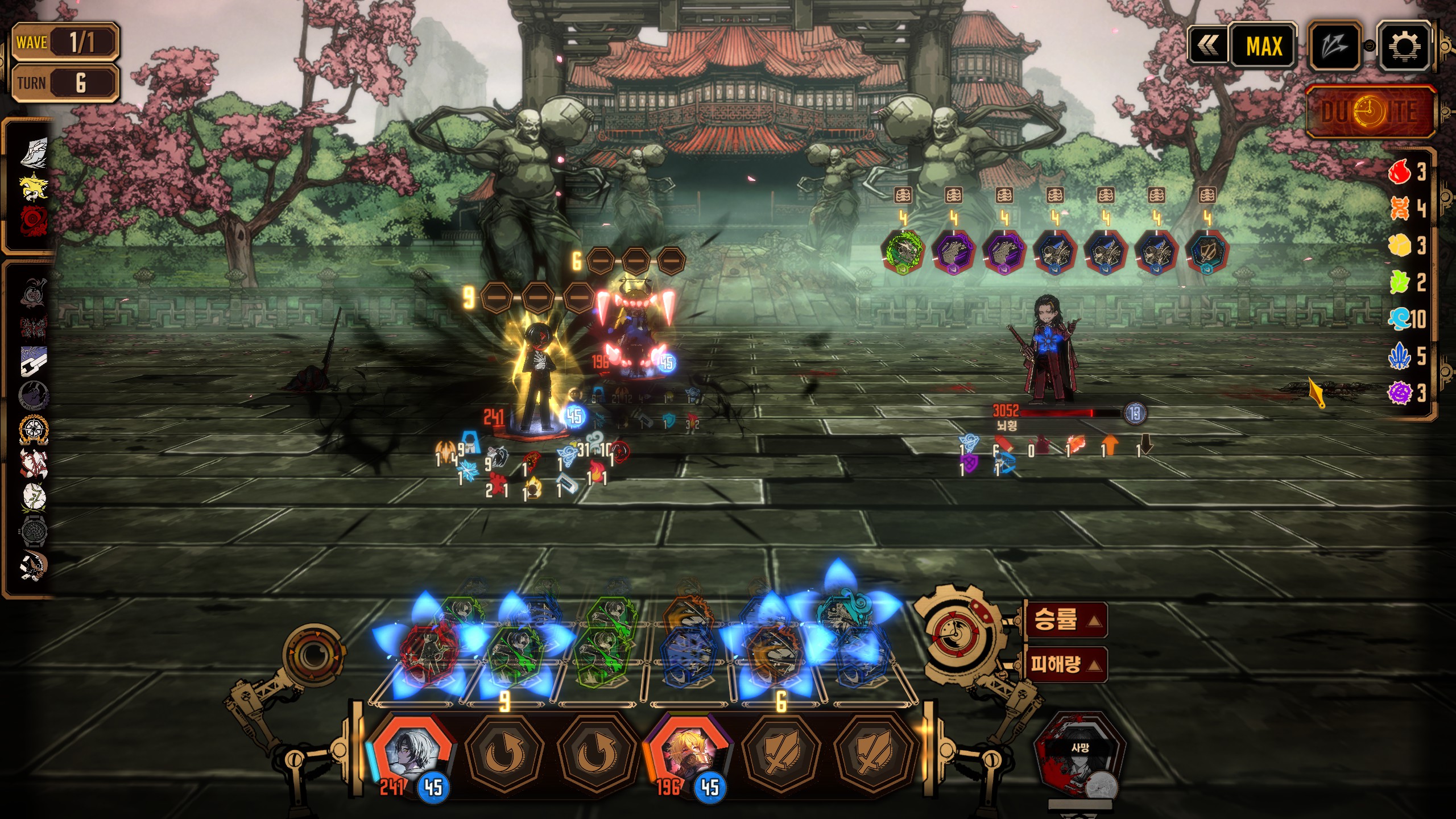Inspect the red rose gift icon
1456x819 pixels.
[34, 221]
